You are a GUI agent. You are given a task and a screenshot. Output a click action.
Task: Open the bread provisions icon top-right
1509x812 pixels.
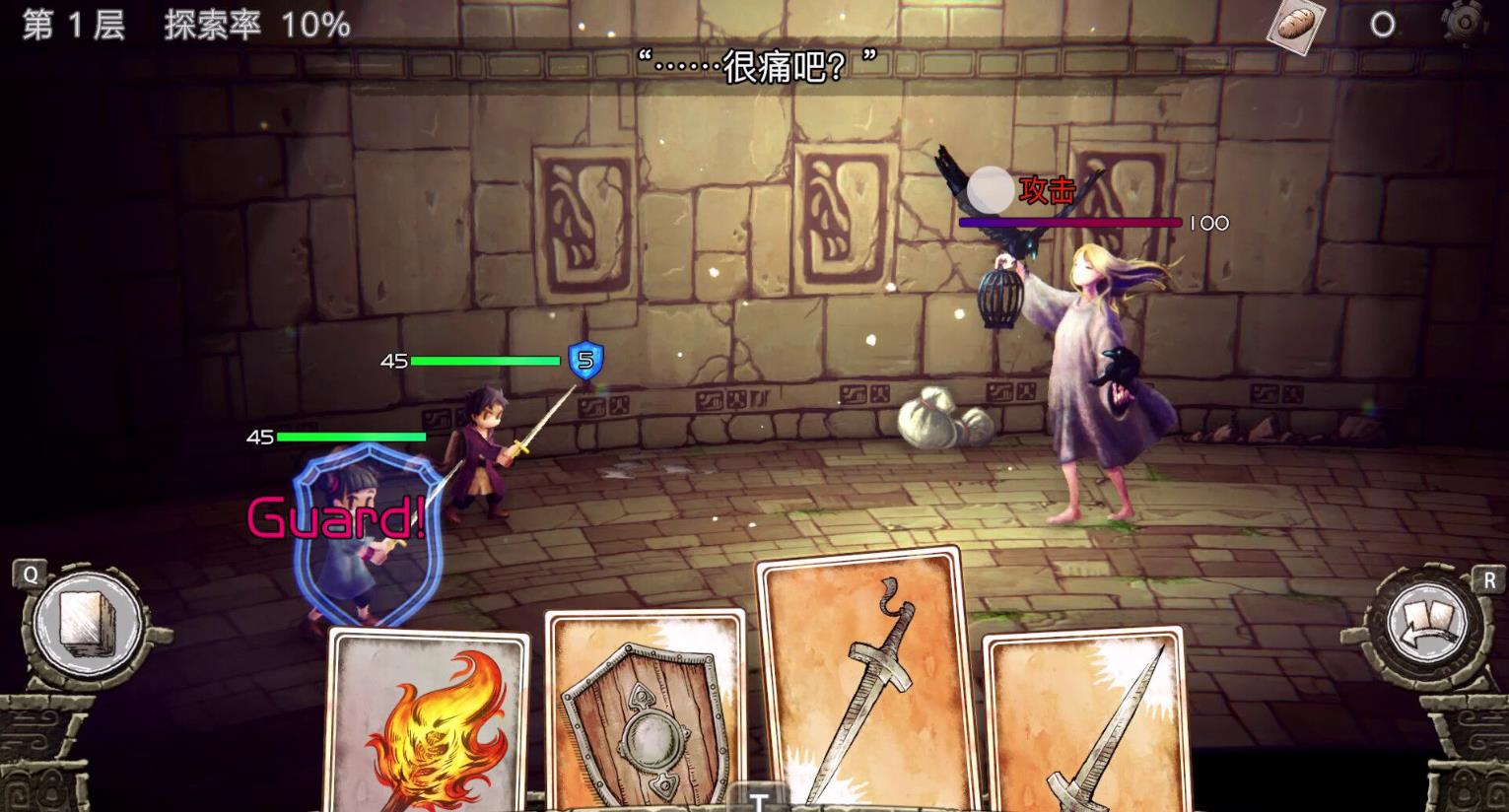click(x=1297, y=26)
